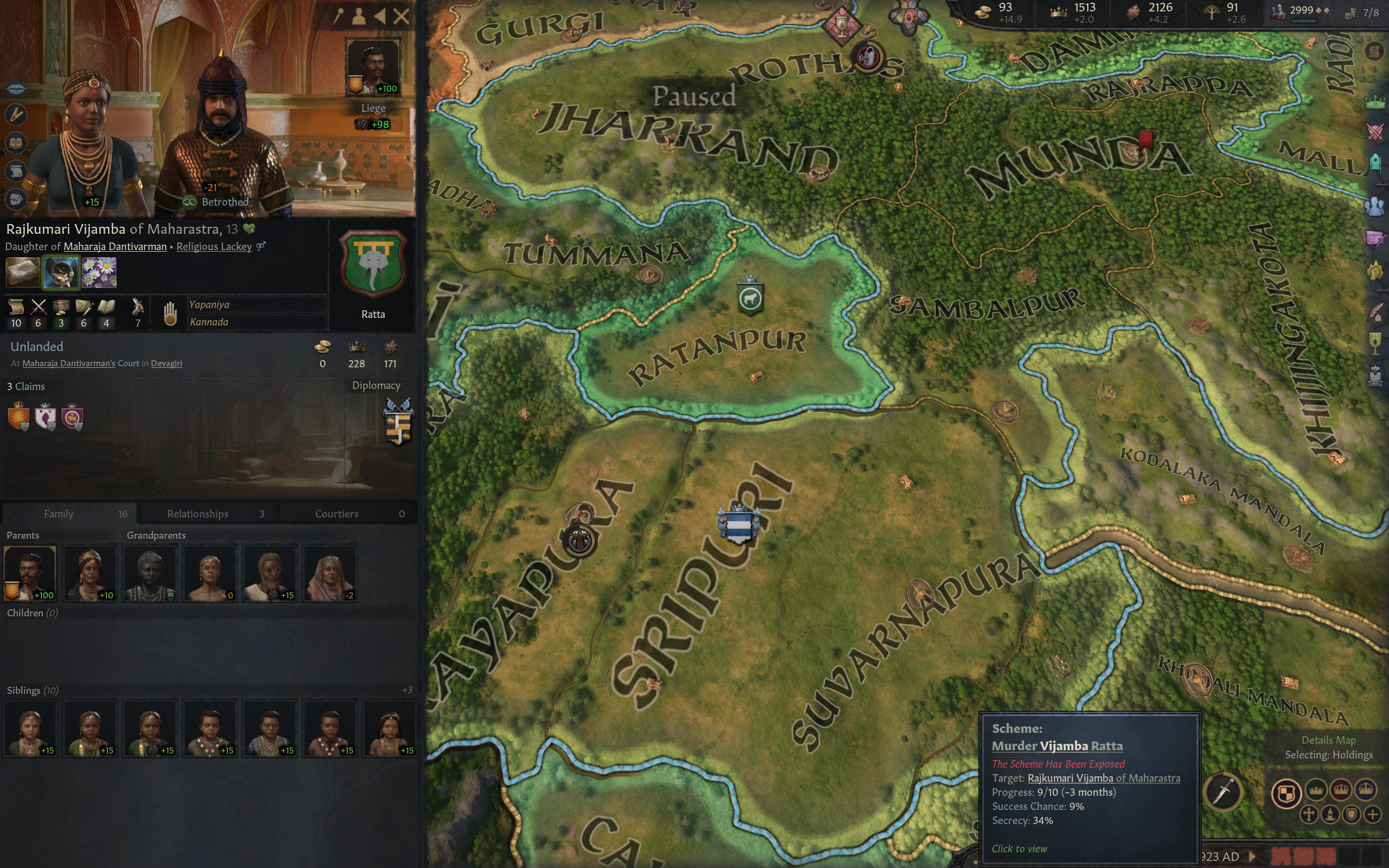This screenshot has width=1389, height=868.
Task: Open the green crown Realm menu
Action: [1375, 103]
